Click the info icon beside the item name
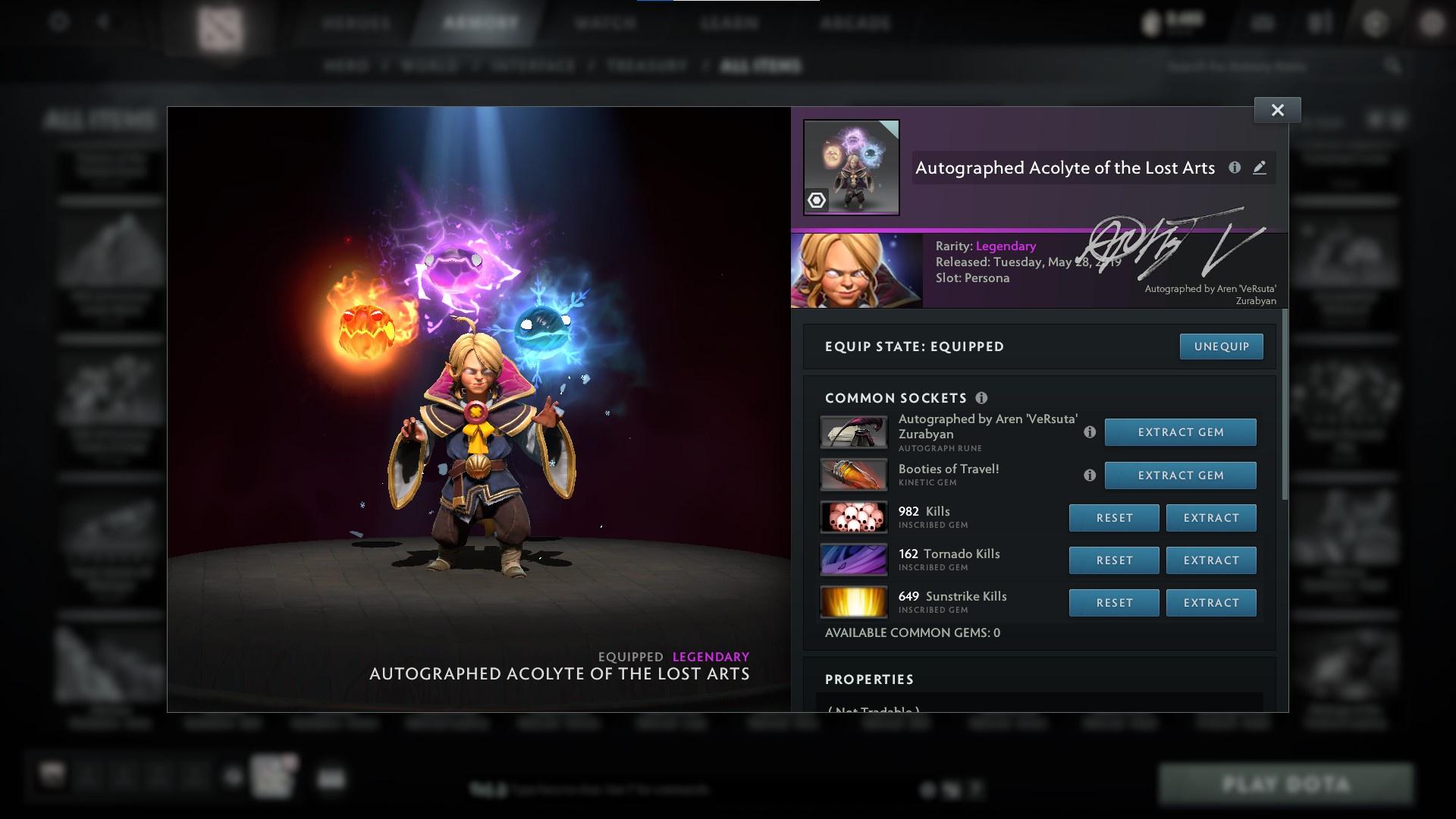This screenshot has height=819, width=1456. pyautogui.click(x=1235, y=168)
